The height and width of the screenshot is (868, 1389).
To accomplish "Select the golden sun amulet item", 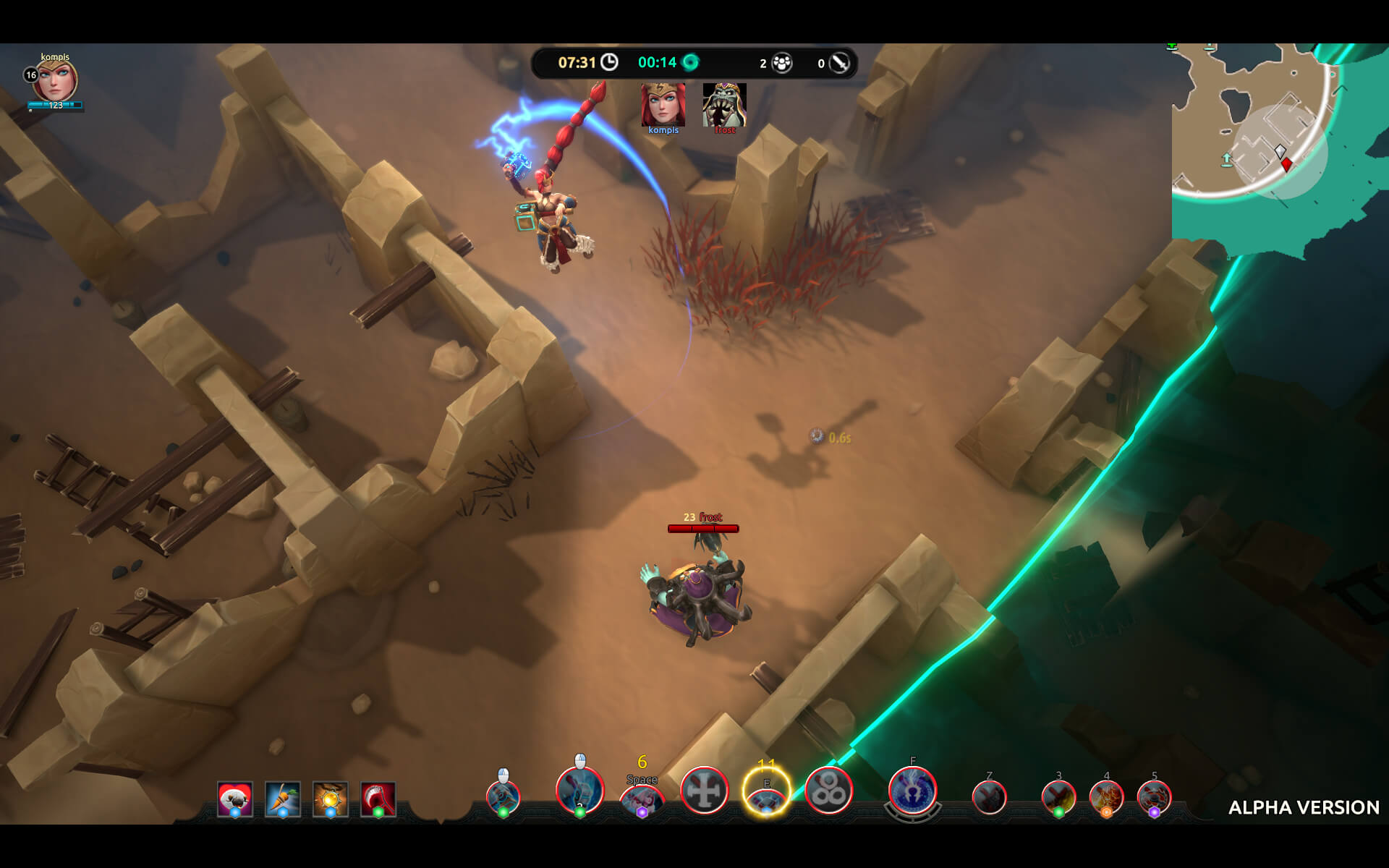I will 331,799.
